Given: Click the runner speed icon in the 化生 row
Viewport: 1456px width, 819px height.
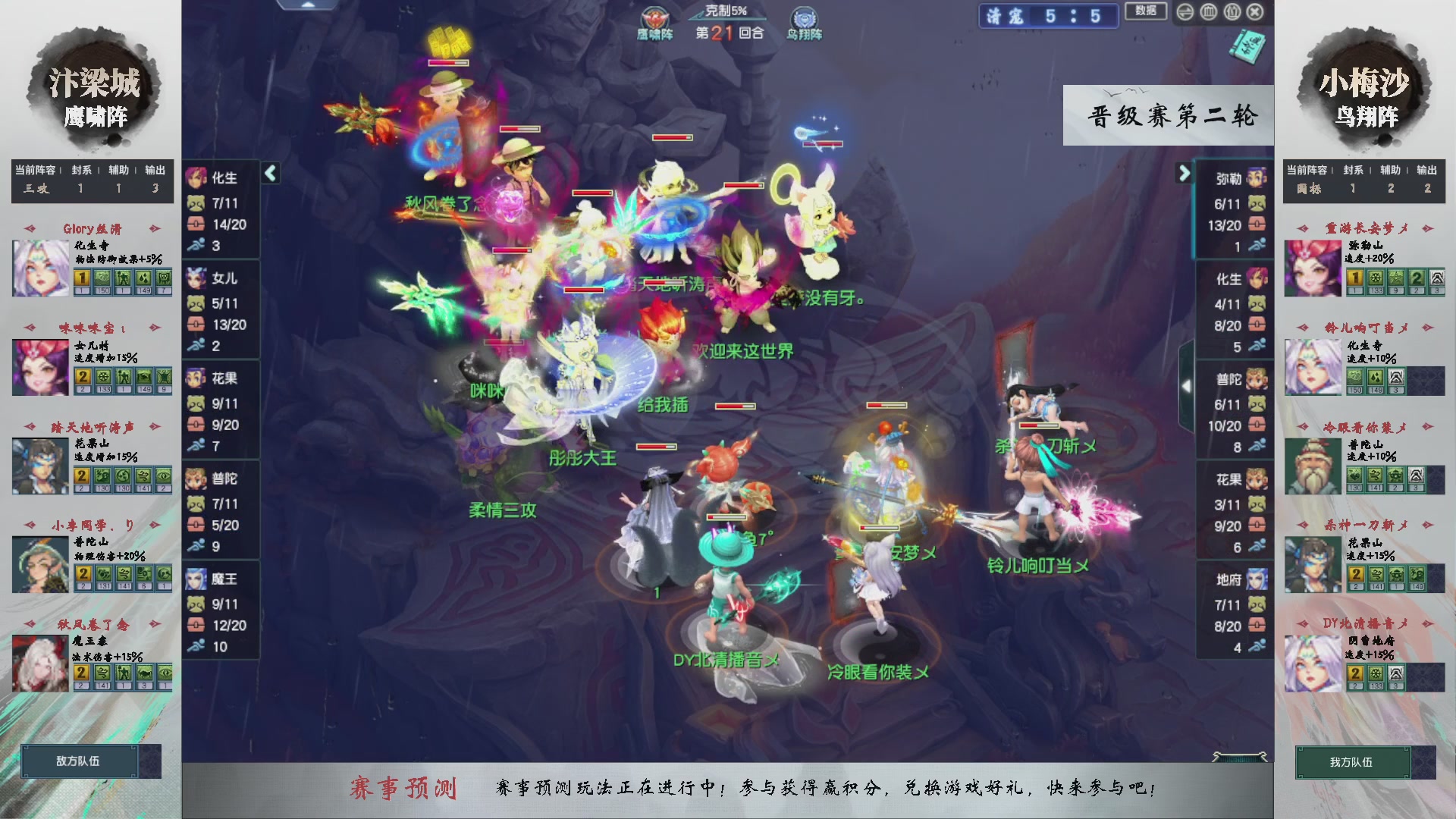Looking at the screenshot, I should 198,245.
